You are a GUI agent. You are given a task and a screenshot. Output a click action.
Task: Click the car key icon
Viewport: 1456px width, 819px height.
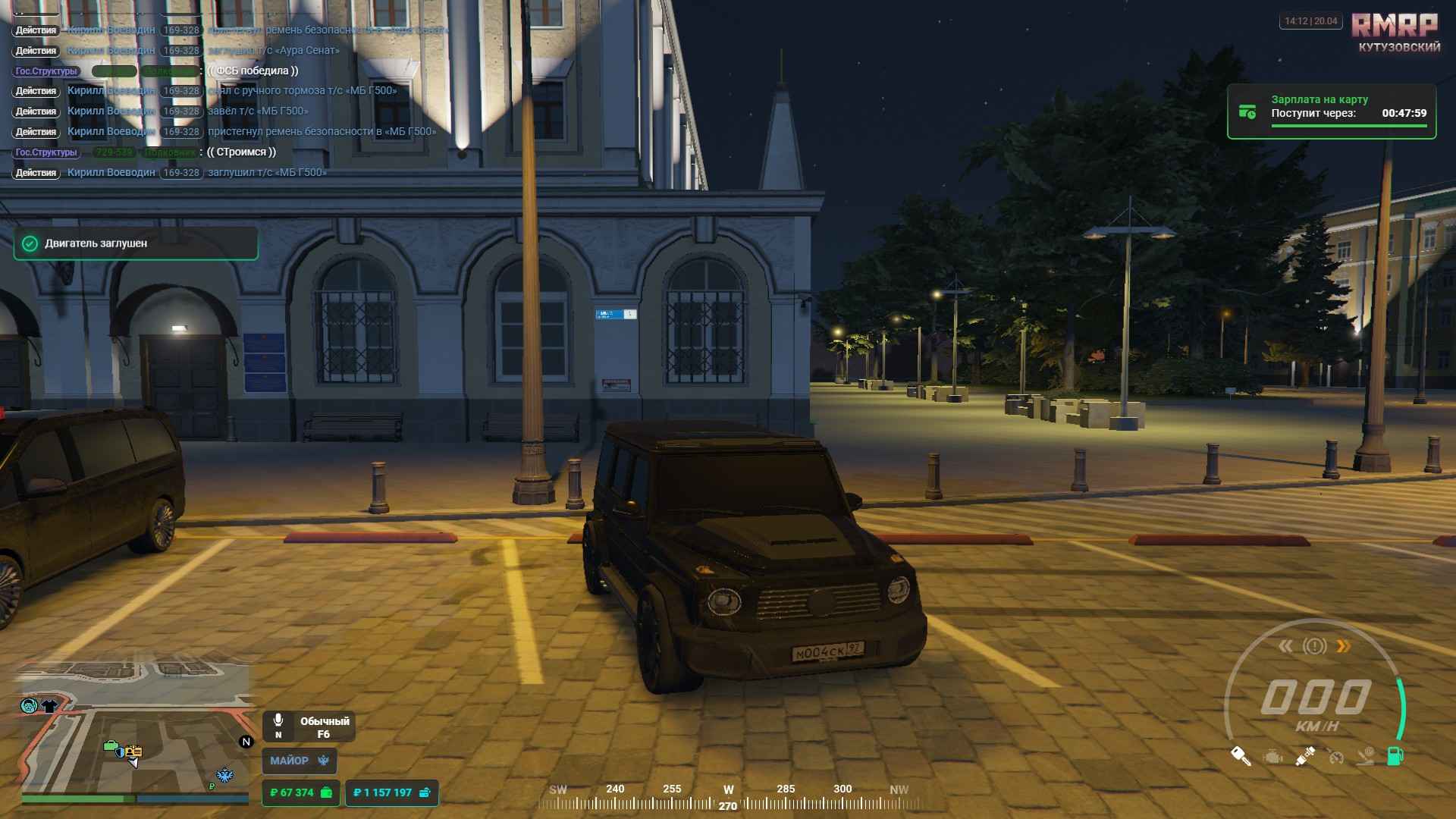[1241, 756]
